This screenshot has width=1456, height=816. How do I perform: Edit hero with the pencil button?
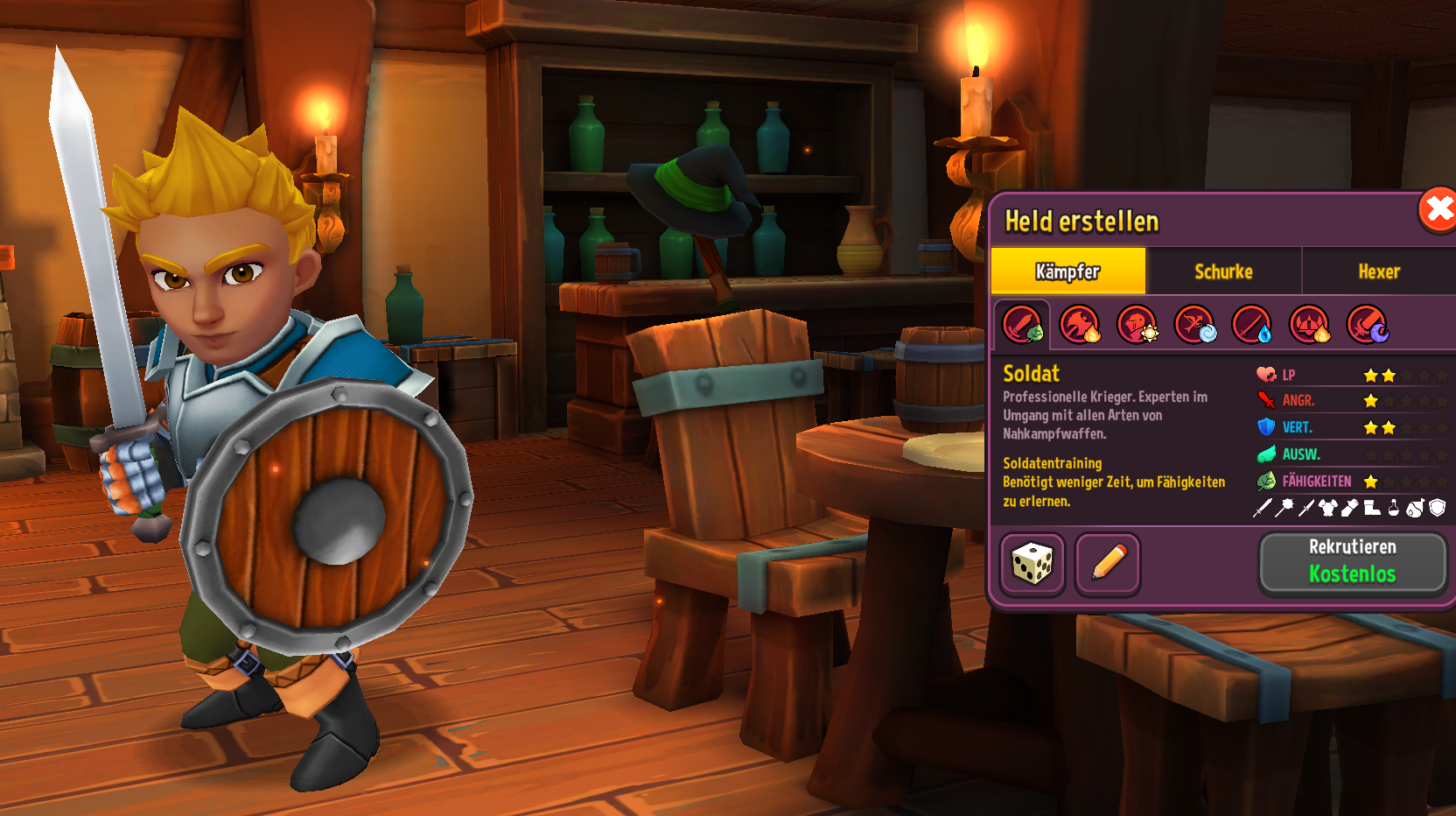click(x=1108, y=564)
